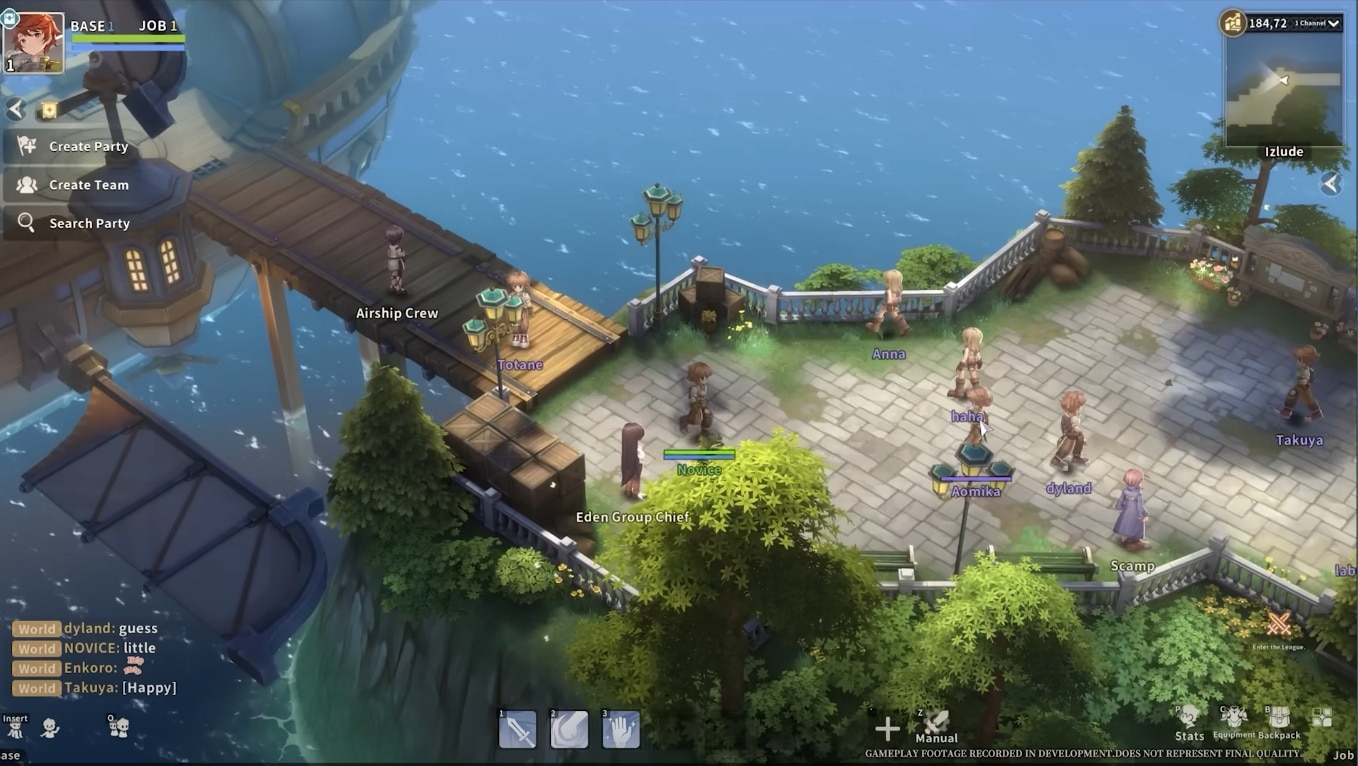This screenshot has width=1358, height=766.
Task: Click the Enter the League crossed swords icon
Action: [1278, 626]
